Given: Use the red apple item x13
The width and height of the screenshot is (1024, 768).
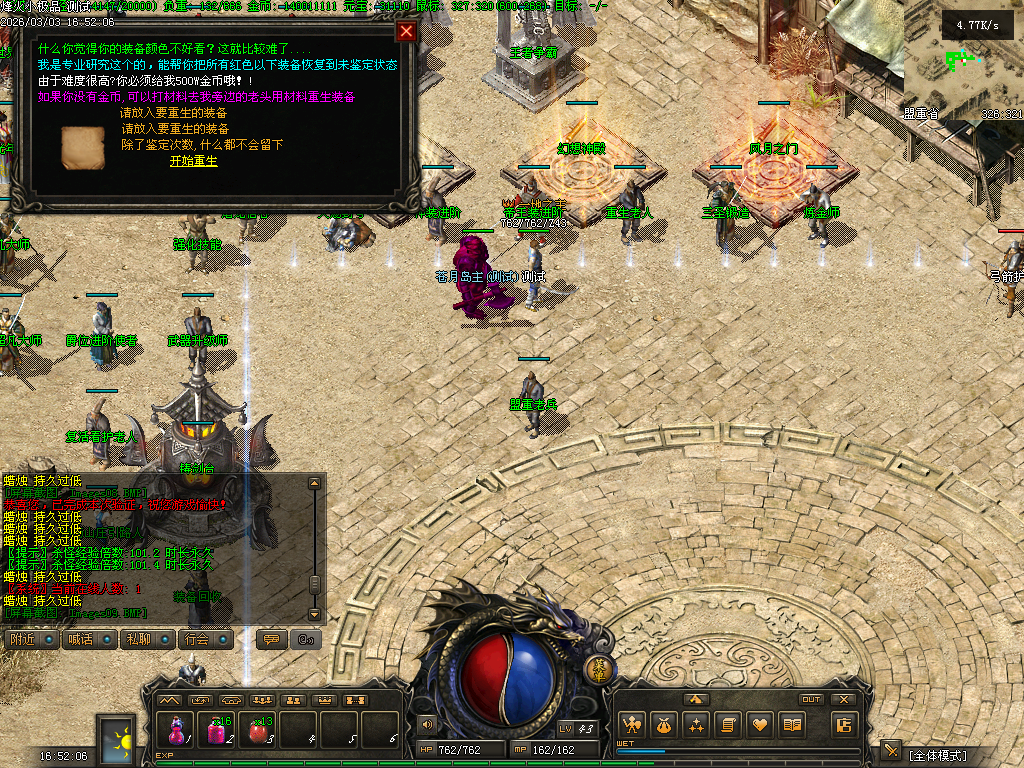Looking at the screenshot, I should point(258,728).
